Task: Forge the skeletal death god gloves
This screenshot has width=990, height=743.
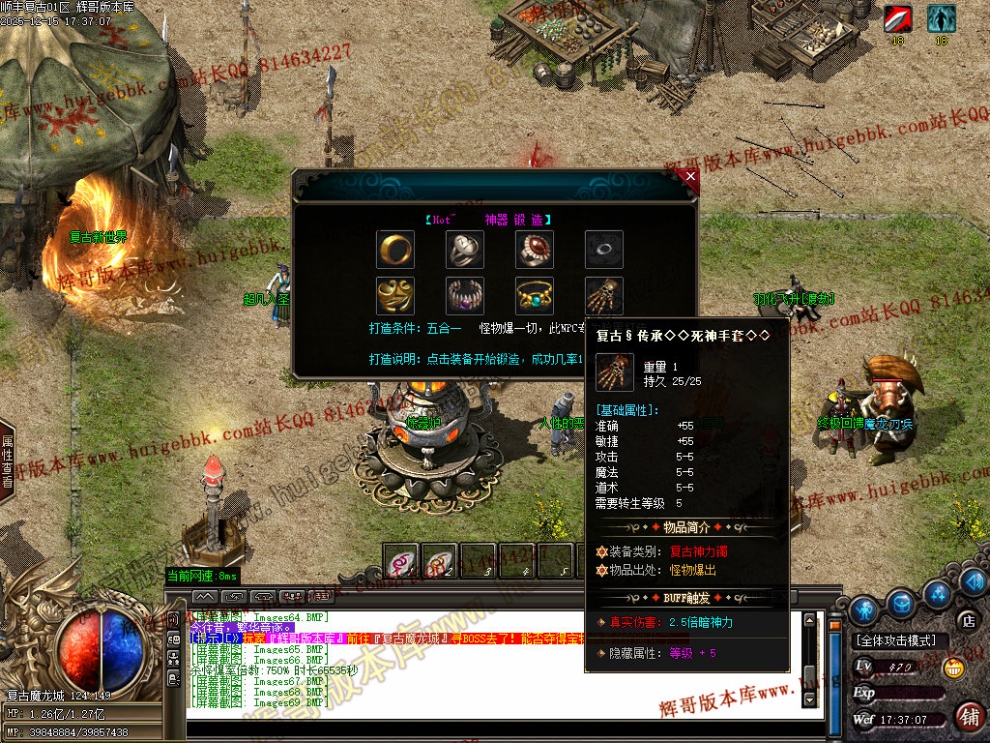Action: click(x=604, y=296)
